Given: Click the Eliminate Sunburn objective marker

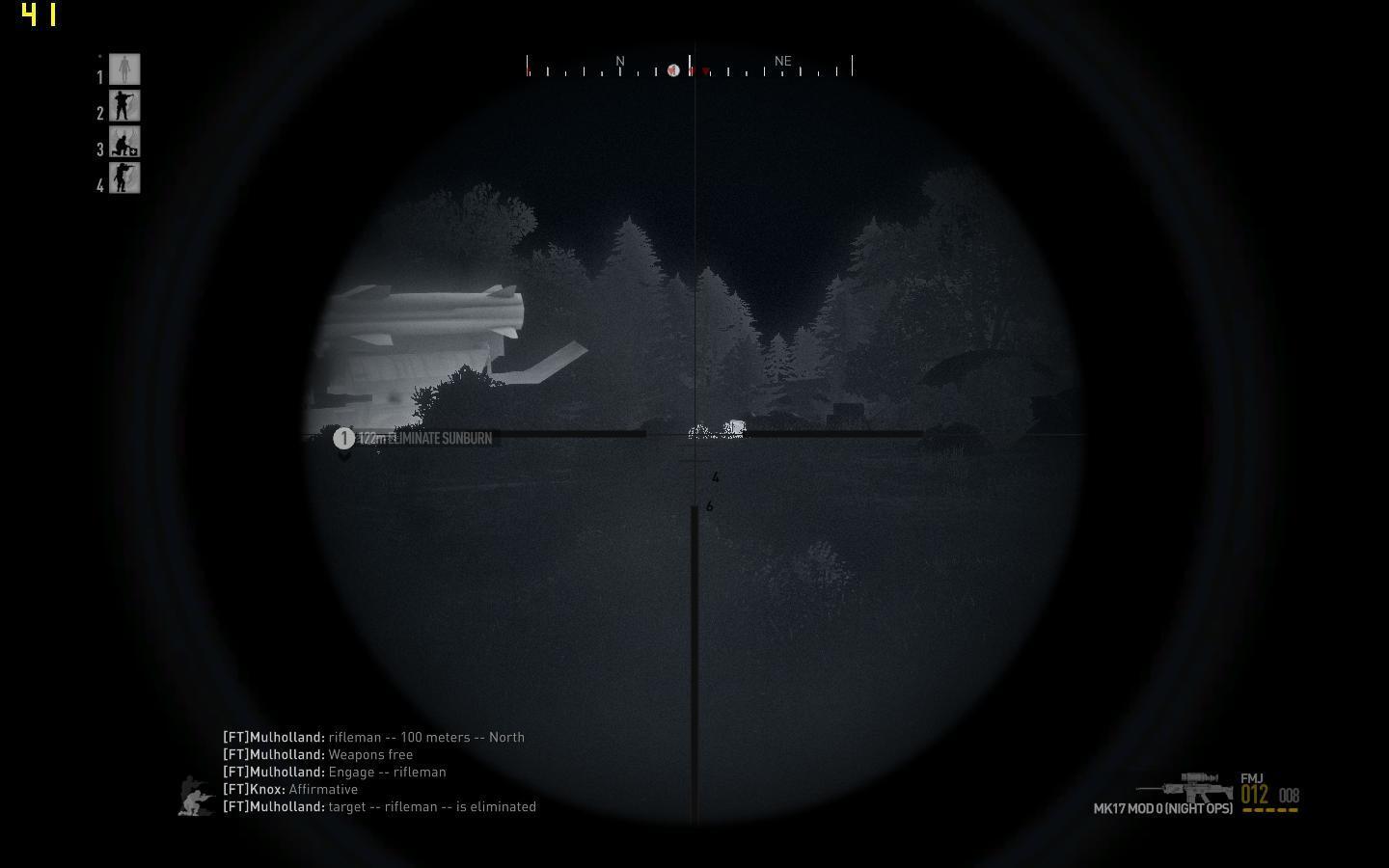Looking at the screenshot, I should (344, 439).
